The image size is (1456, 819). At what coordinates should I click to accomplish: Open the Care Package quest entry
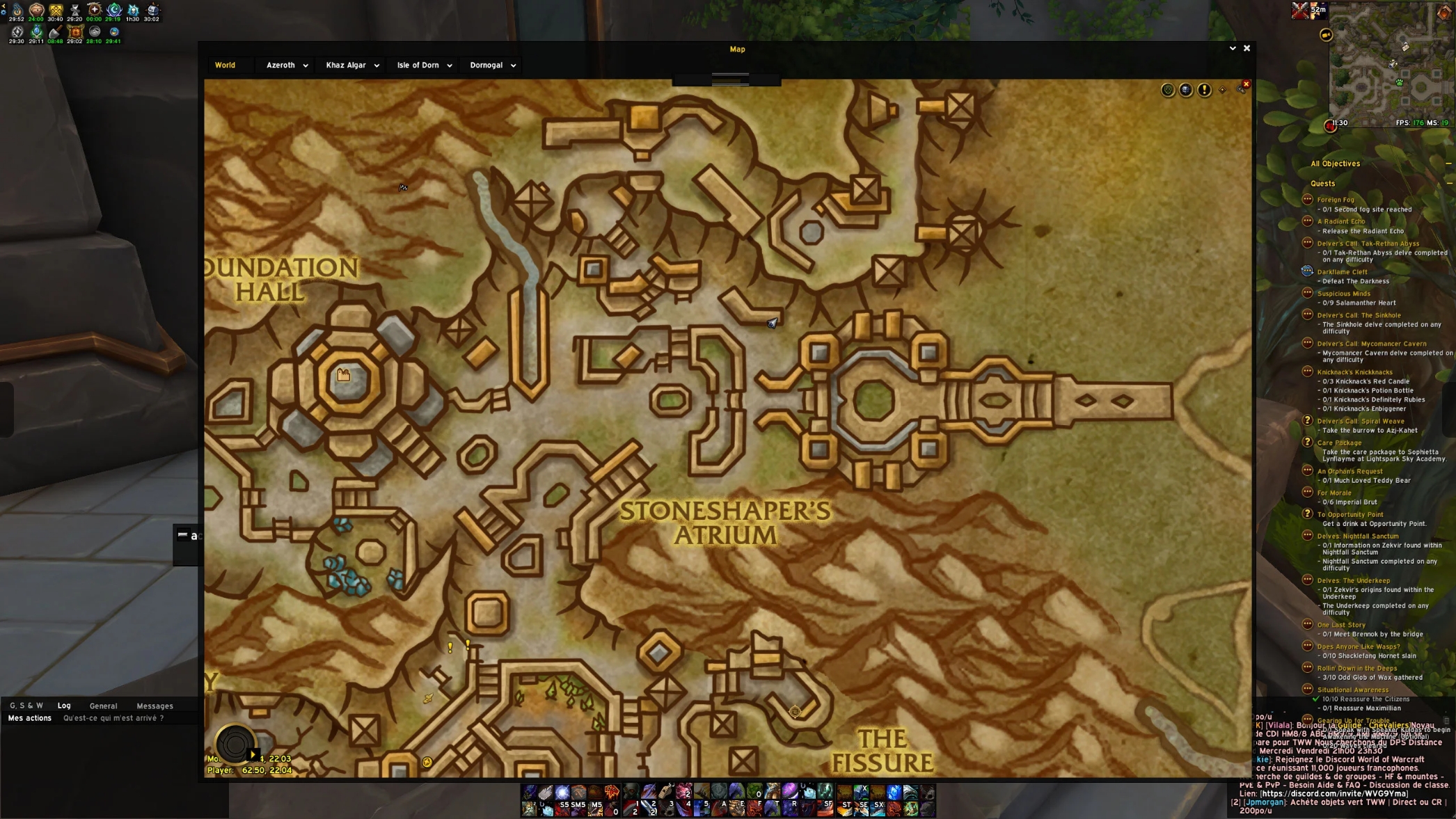tap(1338, 443)
